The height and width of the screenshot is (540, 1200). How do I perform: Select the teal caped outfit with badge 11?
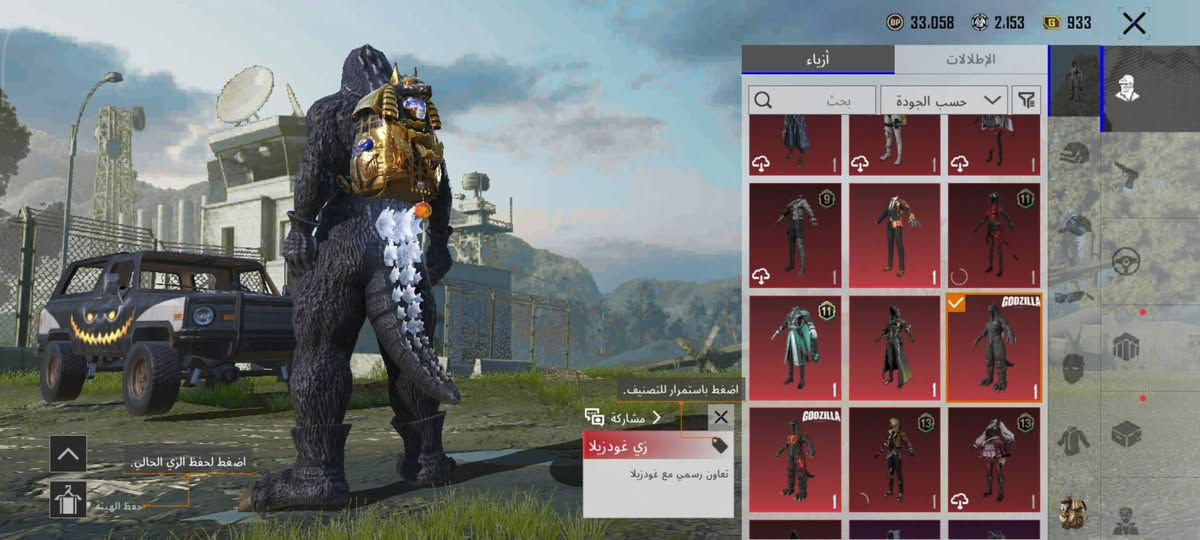(x=795, y=348)
